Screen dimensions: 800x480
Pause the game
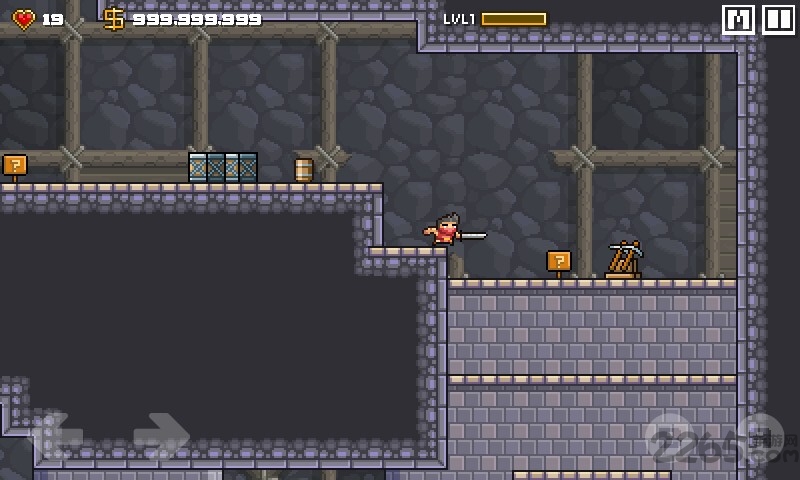pyautogui.click(x=778, y=20)
